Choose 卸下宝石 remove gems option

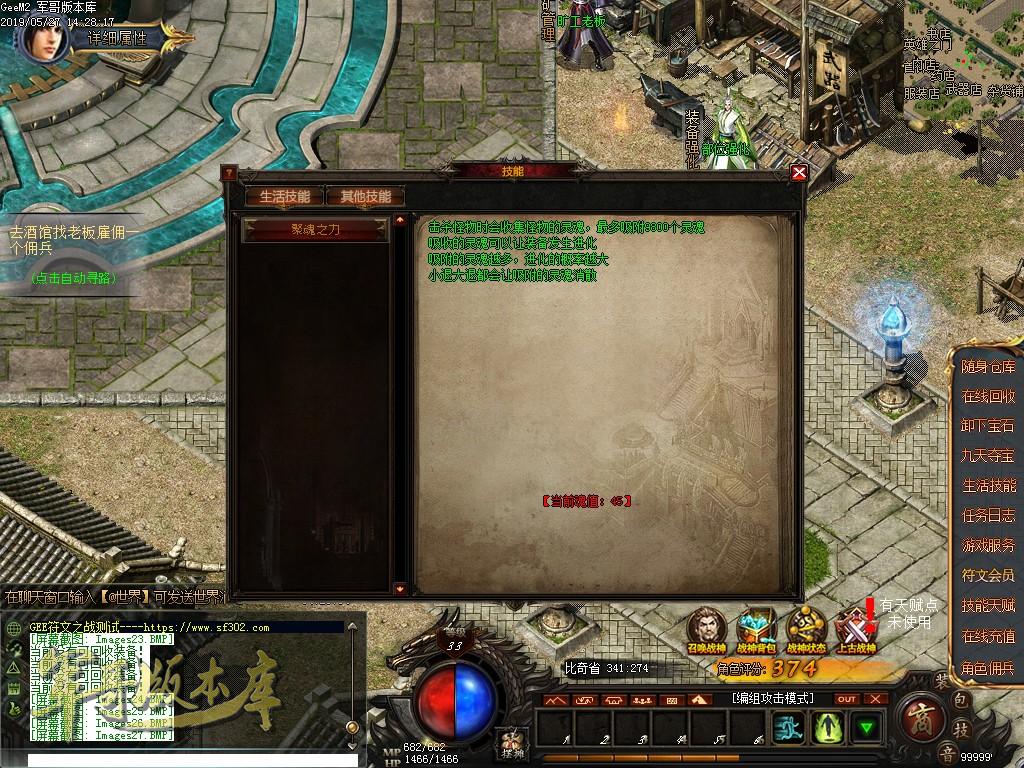click(x=988, y=426)
